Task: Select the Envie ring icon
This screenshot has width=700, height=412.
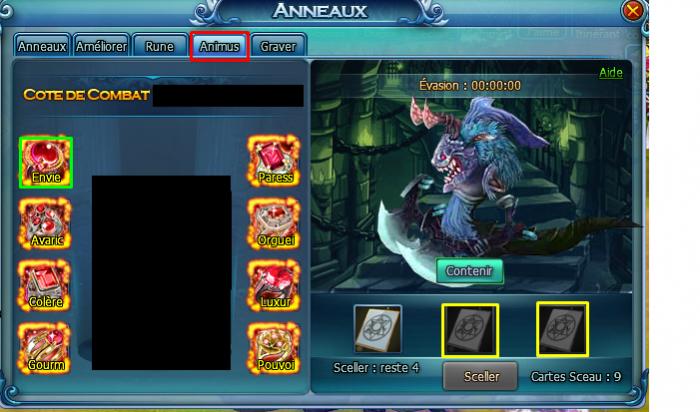Action: point(46,161)
